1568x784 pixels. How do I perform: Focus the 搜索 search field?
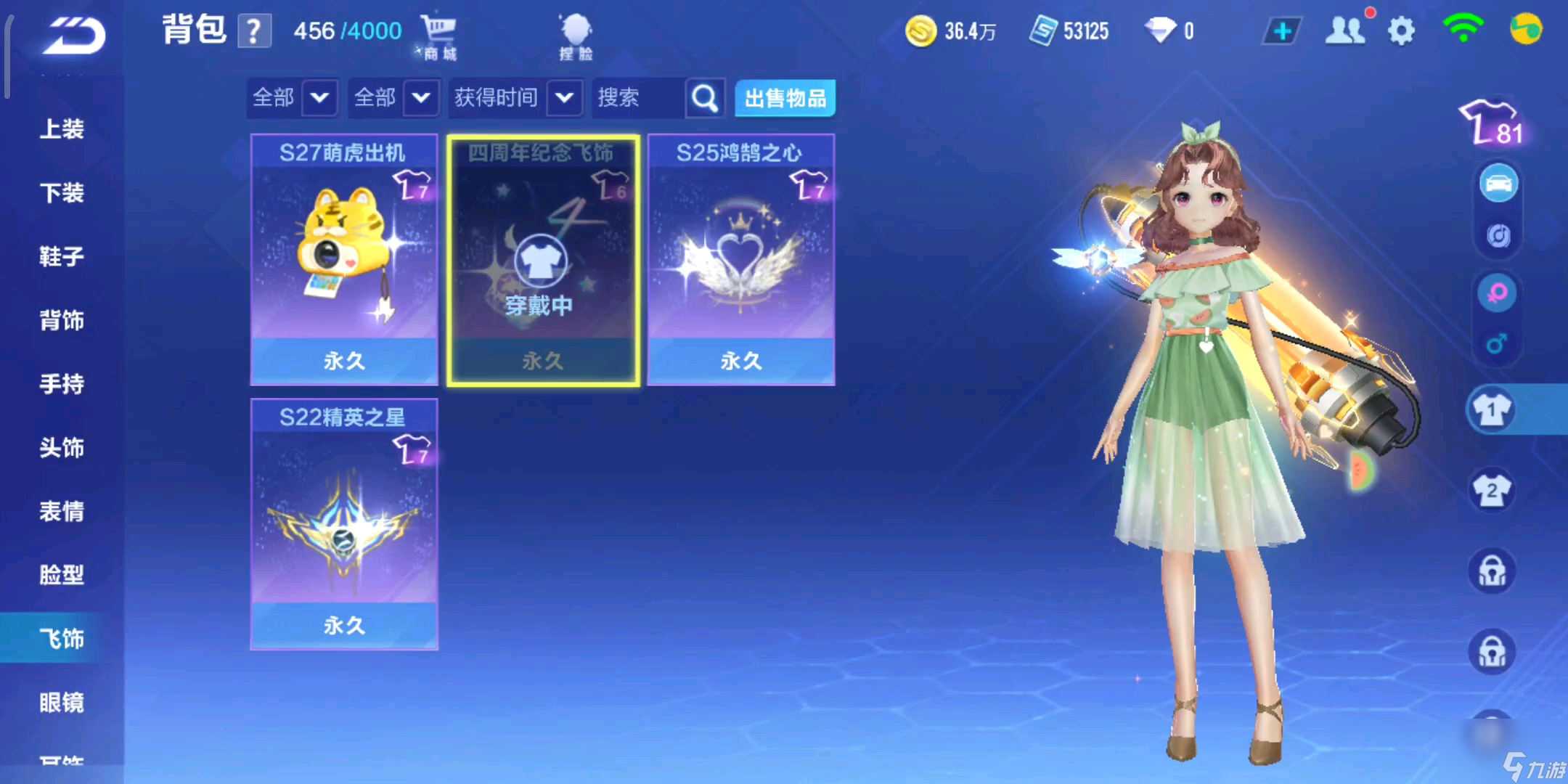coord(637,98)
